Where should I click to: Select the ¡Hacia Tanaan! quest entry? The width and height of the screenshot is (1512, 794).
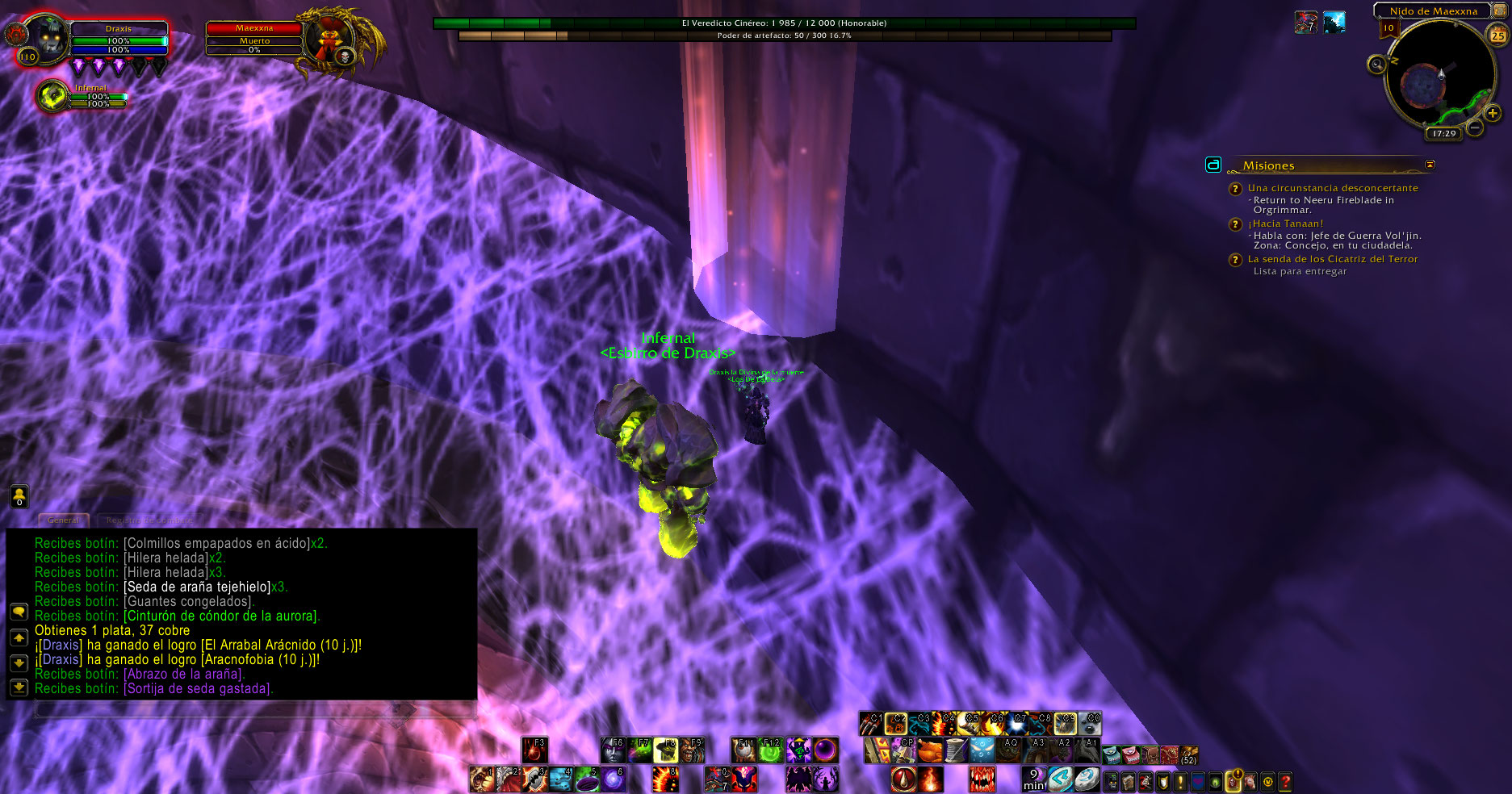point(1285,224)
